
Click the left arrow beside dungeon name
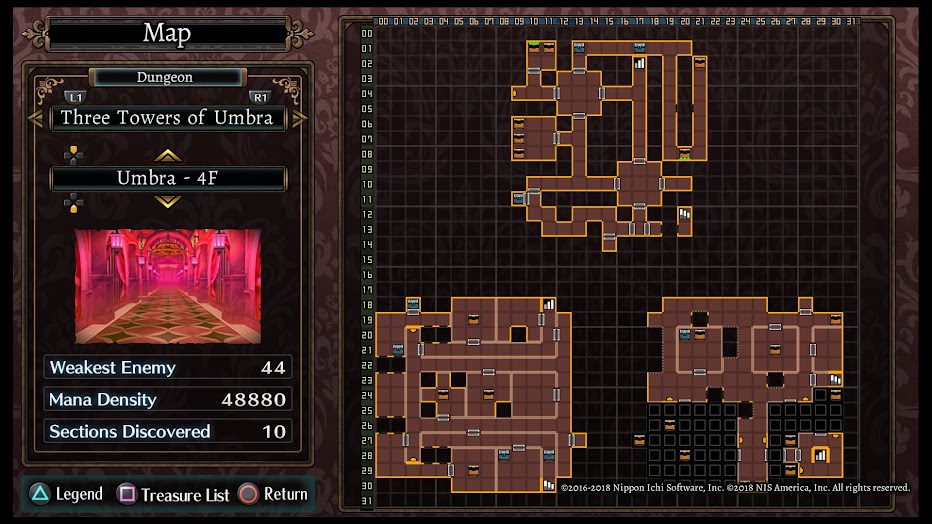[x=37, y=118]
